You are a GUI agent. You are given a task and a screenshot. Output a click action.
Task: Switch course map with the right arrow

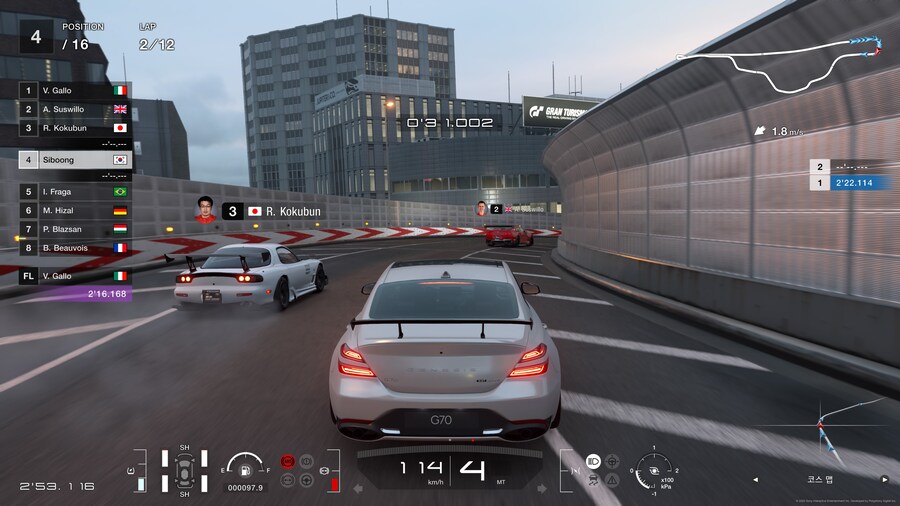point(884,479)
